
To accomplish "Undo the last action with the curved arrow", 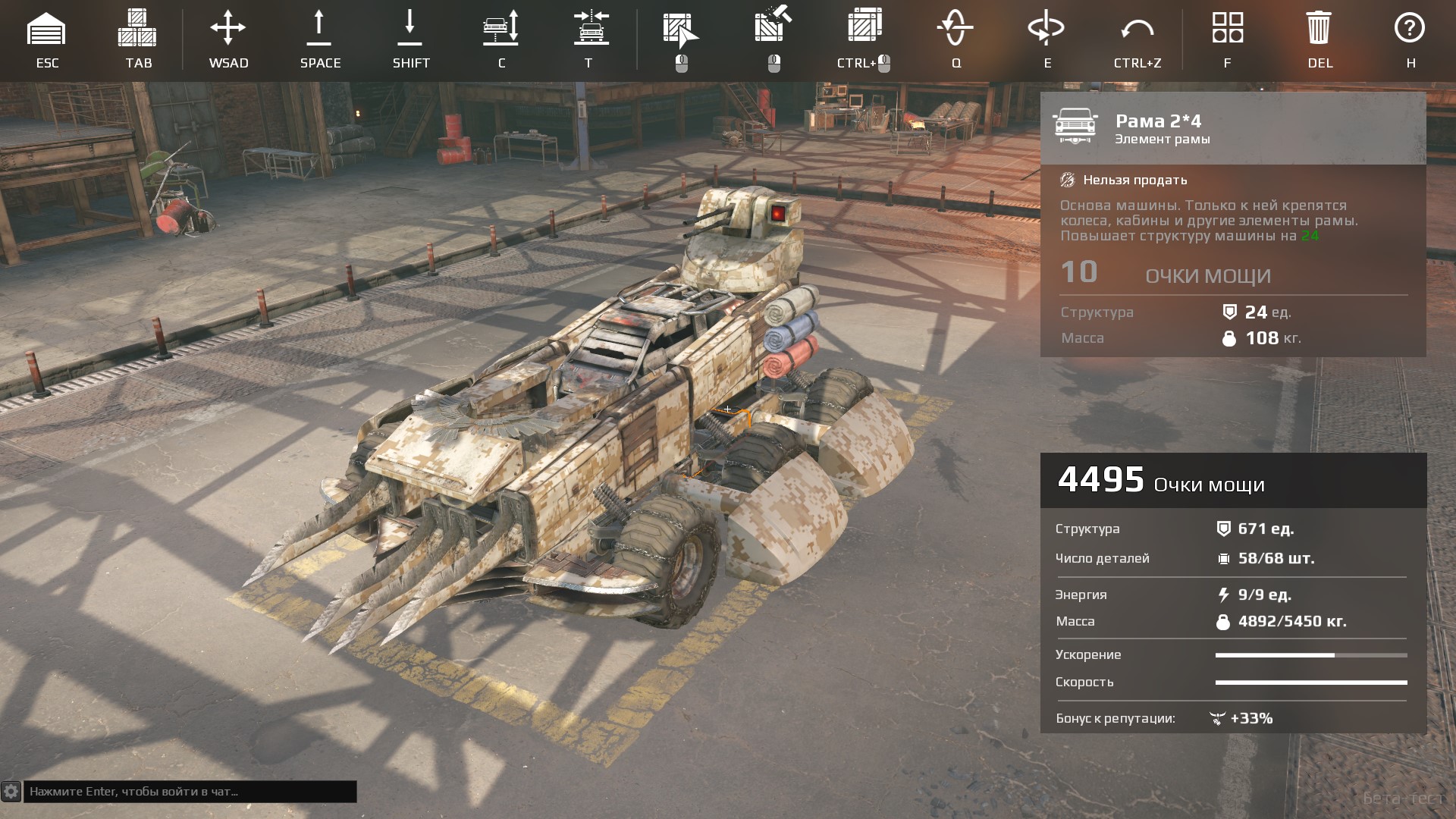I will (1137, 30).
